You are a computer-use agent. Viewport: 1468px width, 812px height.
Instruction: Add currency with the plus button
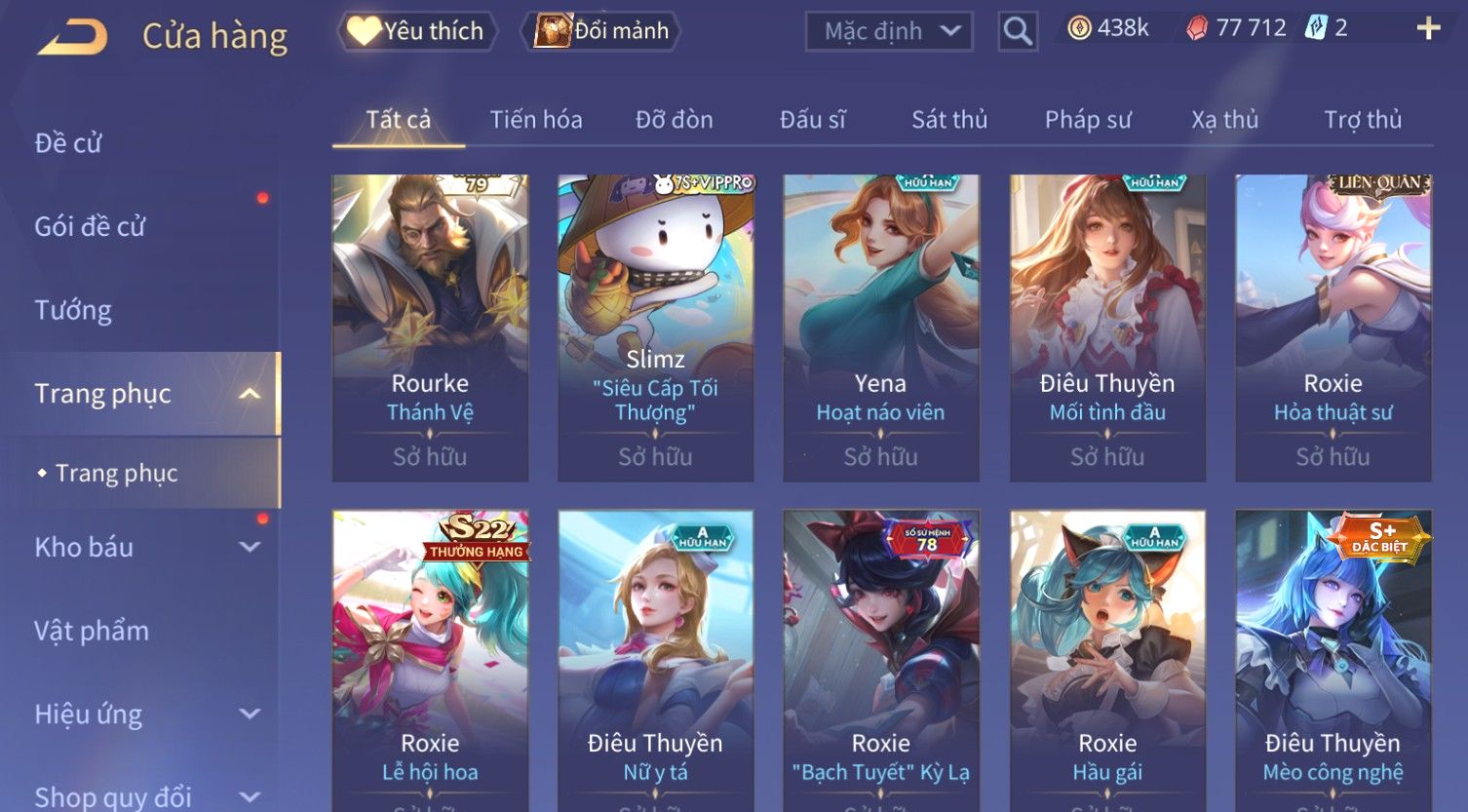[x=1428, y=28]
